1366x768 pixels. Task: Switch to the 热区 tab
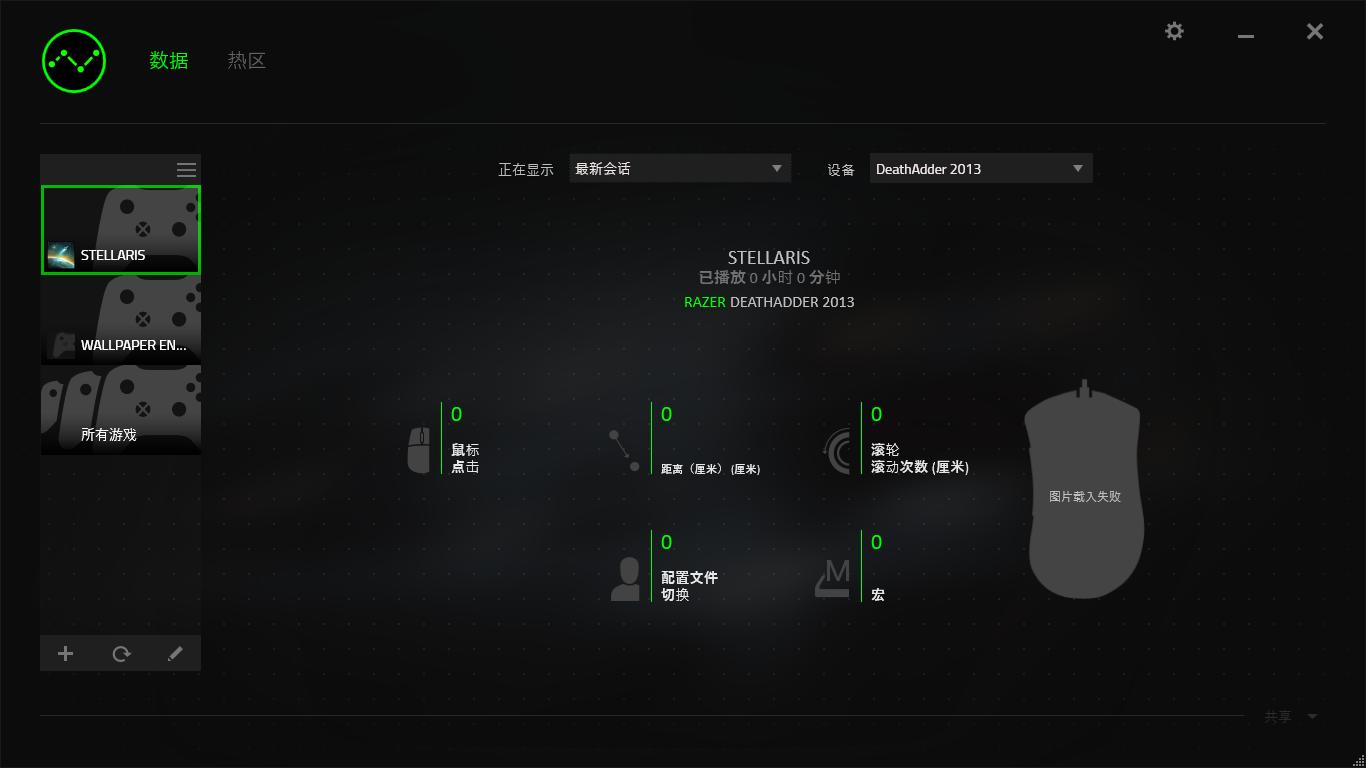point(246,60)
